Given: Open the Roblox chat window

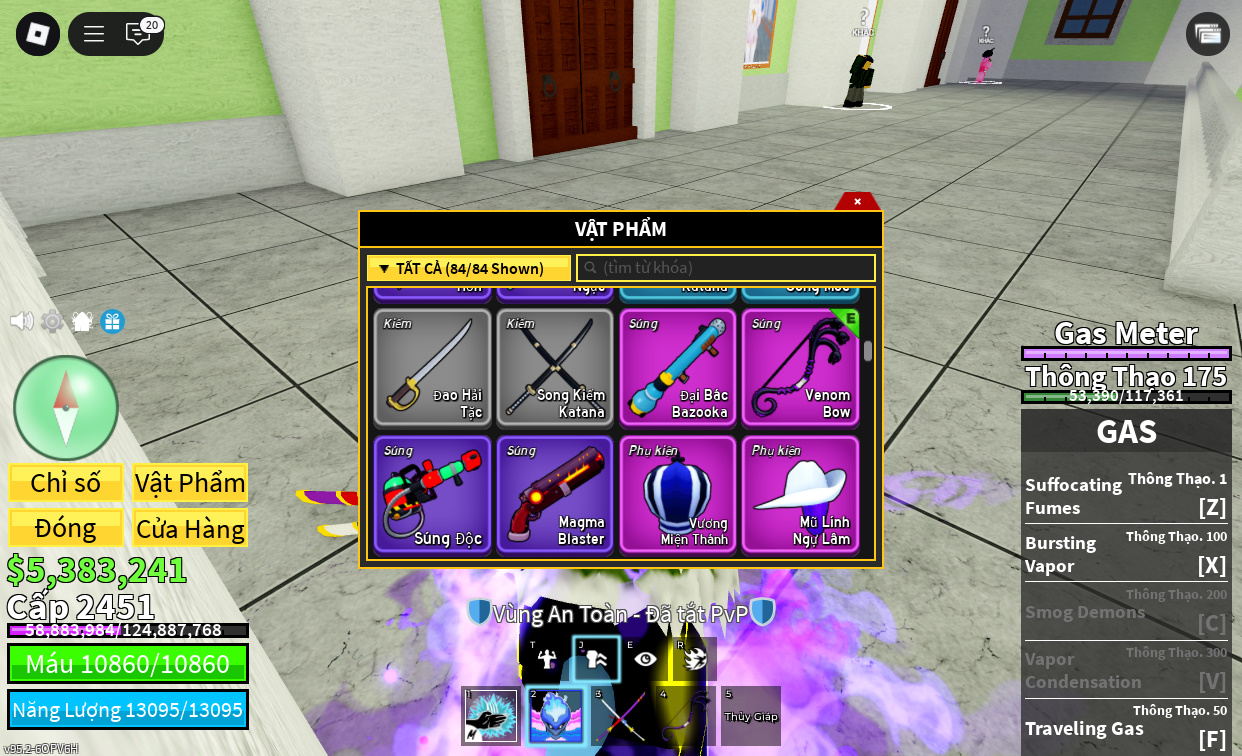Looking at the screenshot, I should click(x=138, y=34).
